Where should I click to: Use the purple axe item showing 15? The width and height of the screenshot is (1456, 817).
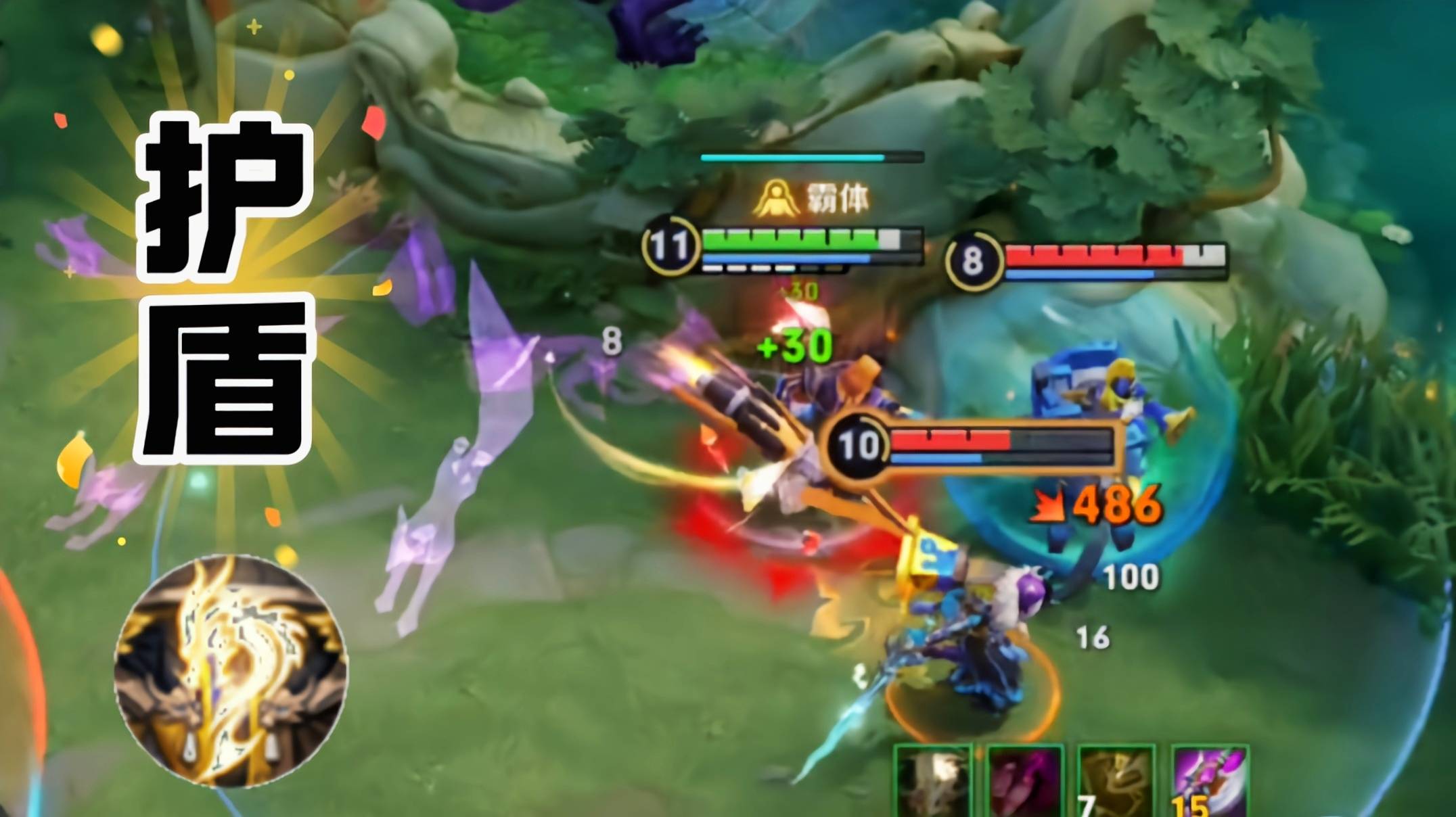(1210, 783)
